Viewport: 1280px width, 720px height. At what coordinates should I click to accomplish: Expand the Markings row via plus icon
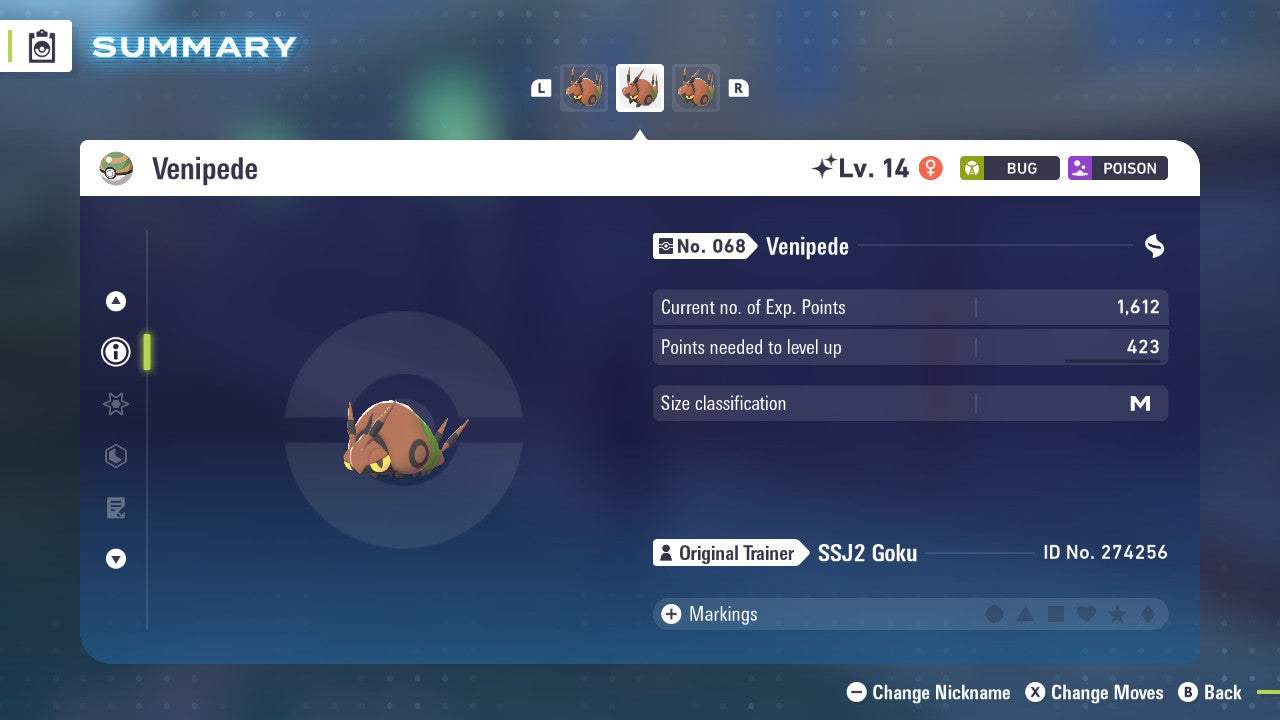point(671,614)
